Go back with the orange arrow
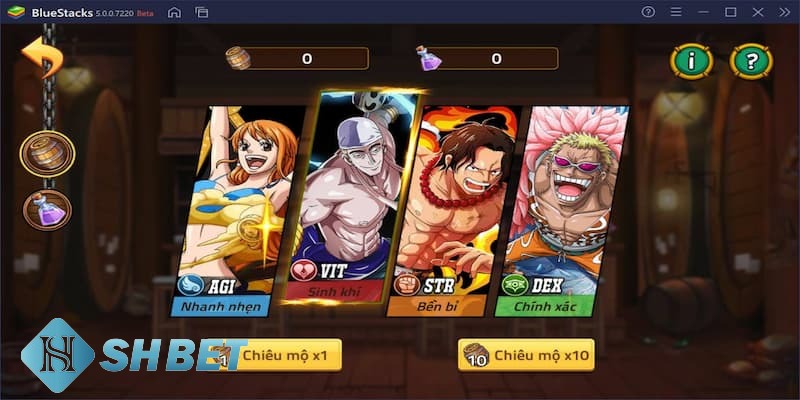This screenshot has height=400, width=800. [x=42, y=56]
